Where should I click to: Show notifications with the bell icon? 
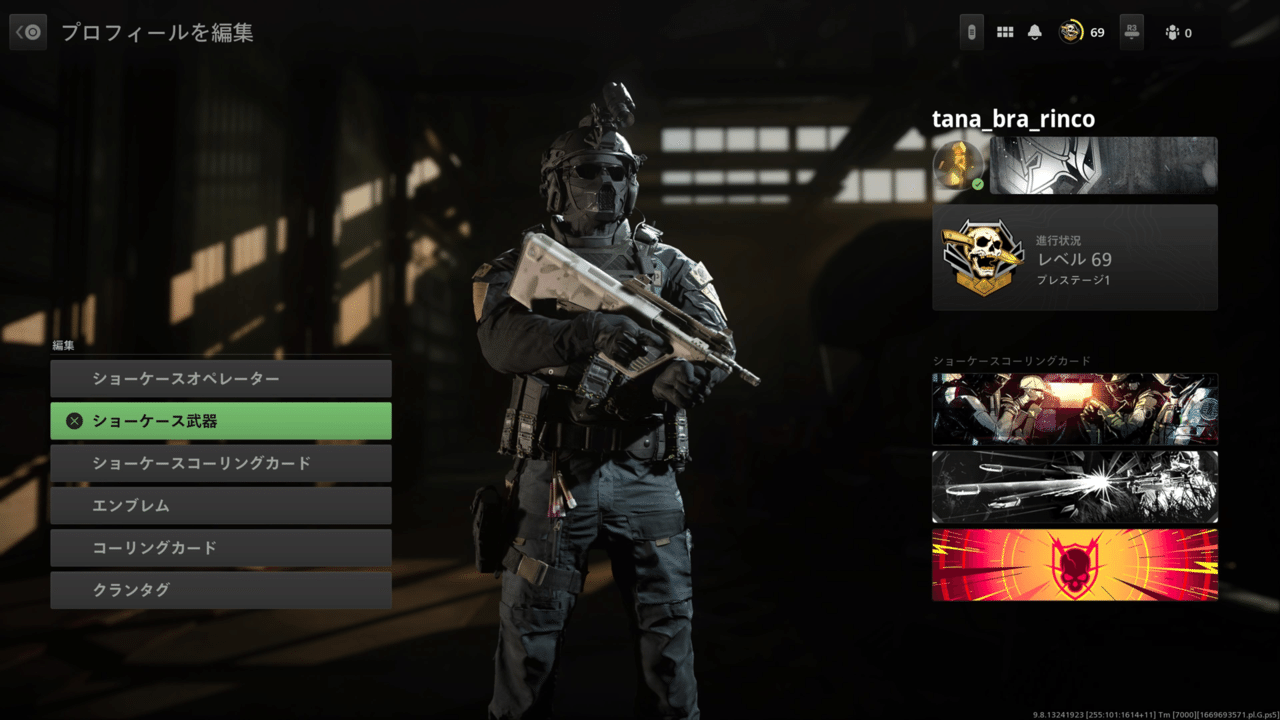click(x=1035, y=32)
